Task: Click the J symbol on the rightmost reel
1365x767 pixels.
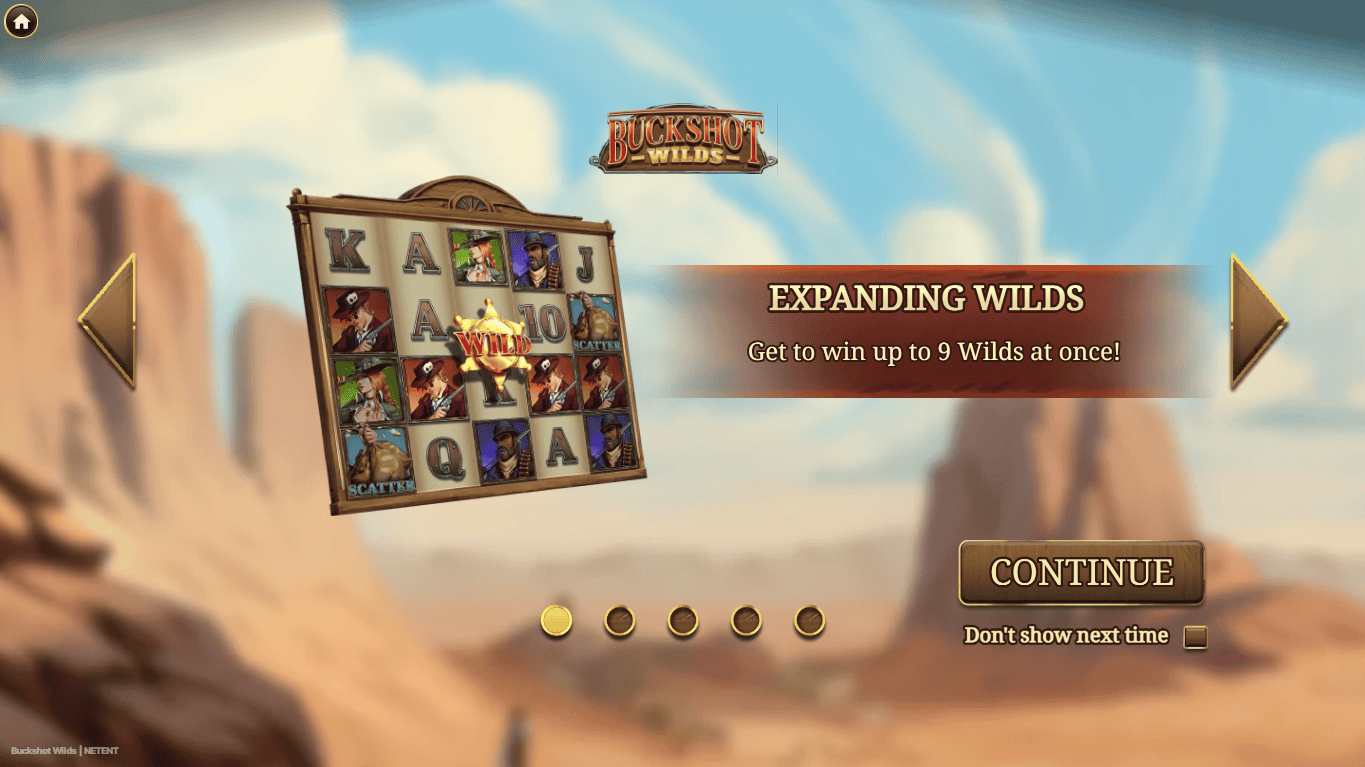Action: click(583, 264)
